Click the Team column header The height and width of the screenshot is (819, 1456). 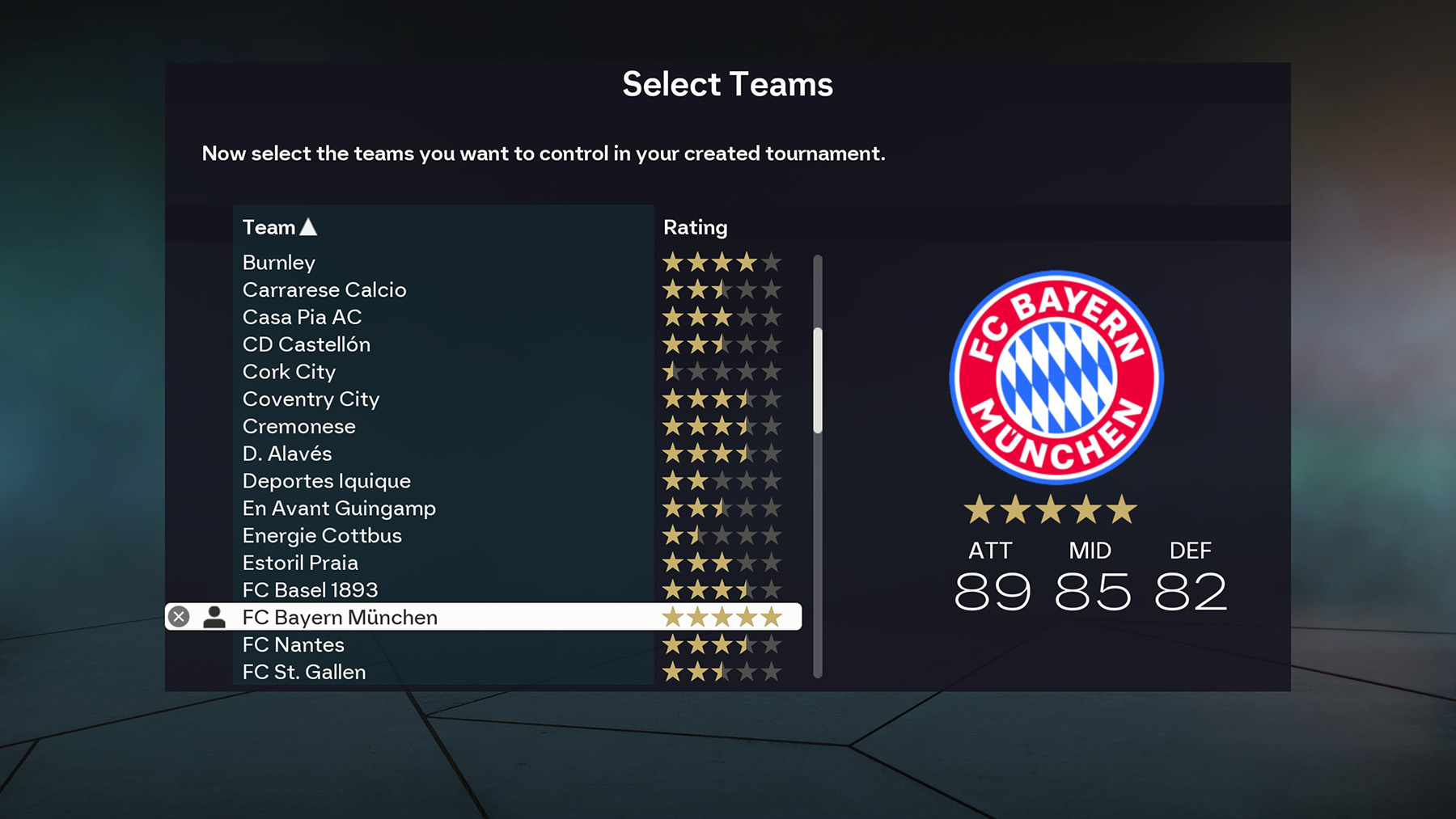tap(268, 227)
